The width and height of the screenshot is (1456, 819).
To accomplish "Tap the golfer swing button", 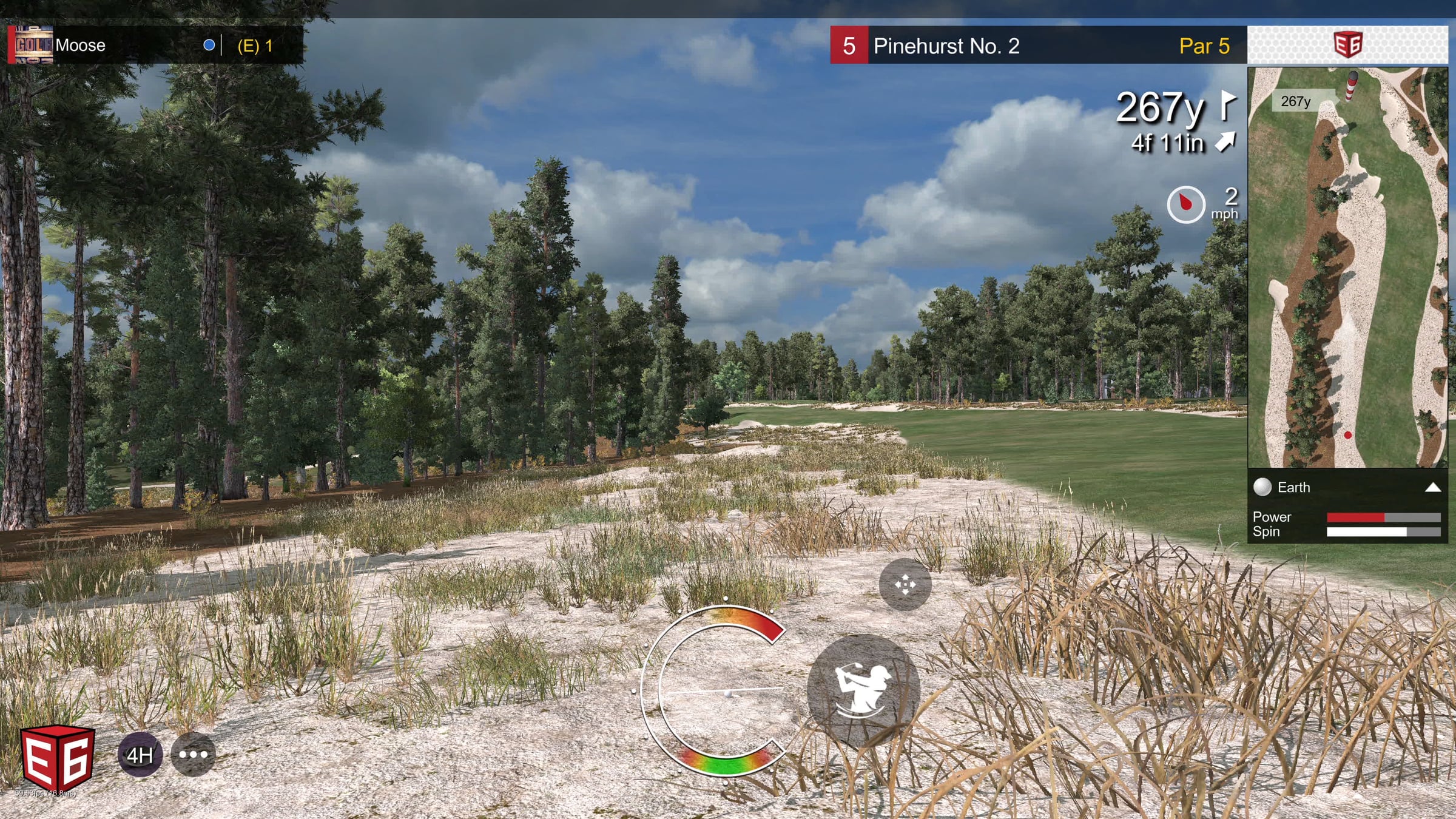I will 863,690.
